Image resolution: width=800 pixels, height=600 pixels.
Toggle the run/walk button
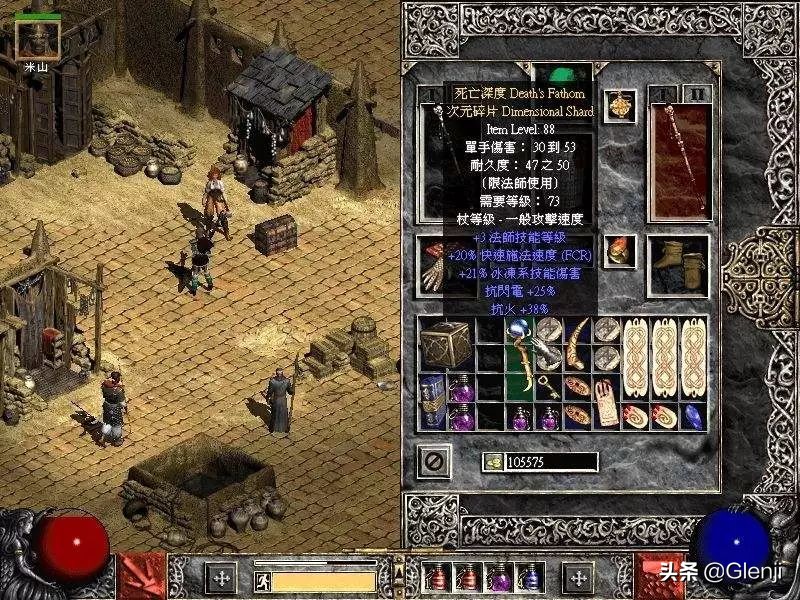click(260, 579)
